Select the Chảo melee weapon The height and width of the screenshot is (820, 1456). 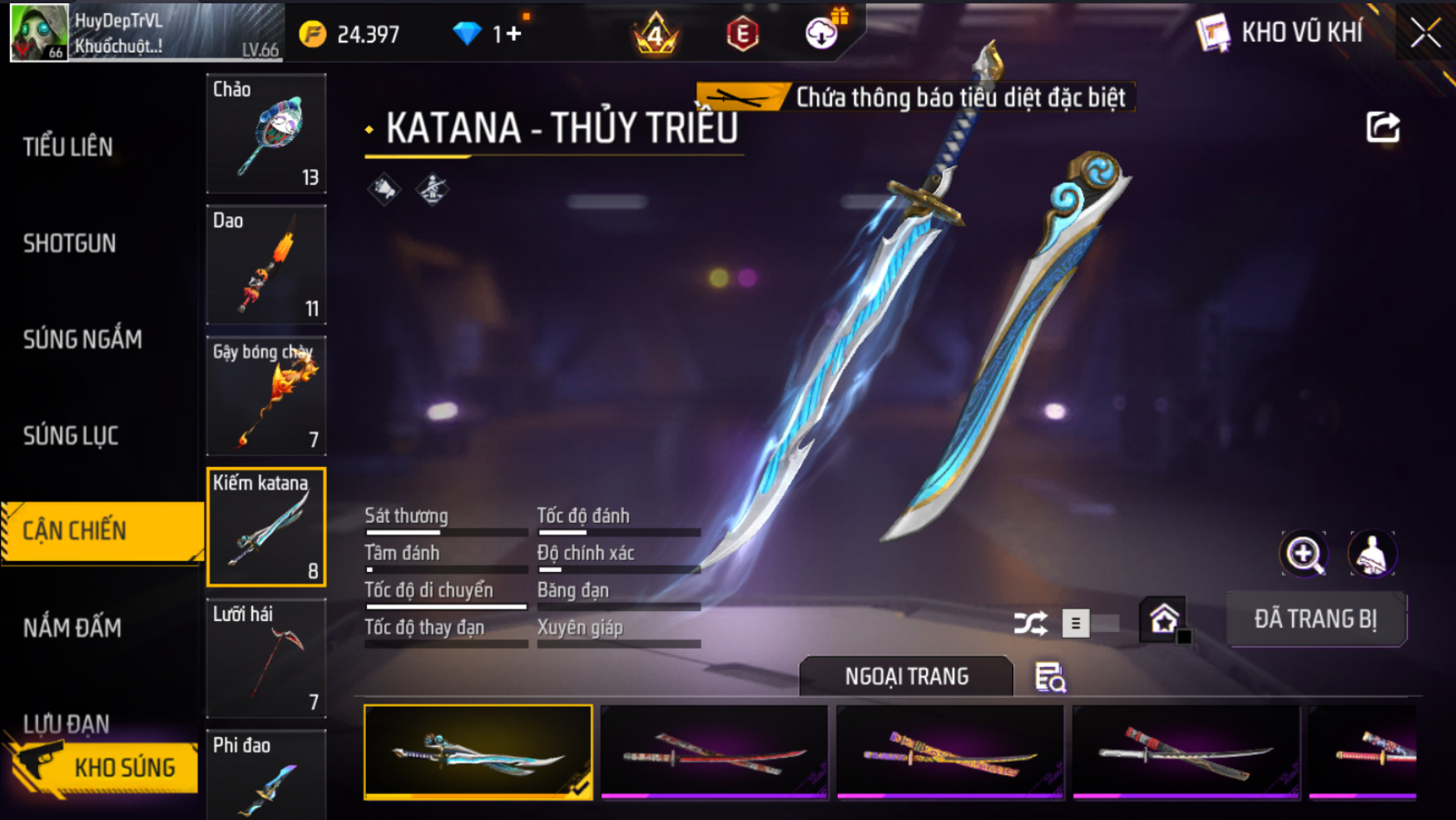[266, 134]
